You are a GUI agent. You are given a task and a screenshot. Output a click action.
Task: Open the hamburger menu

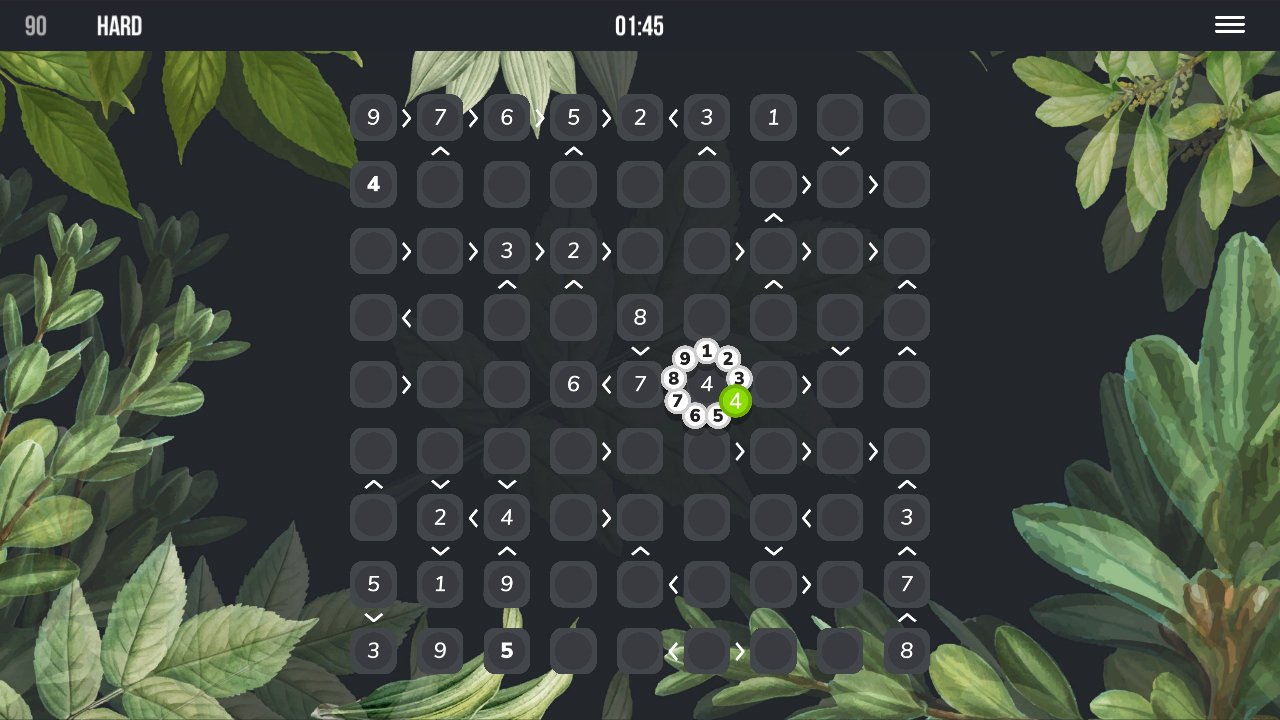click(1229, 25)
